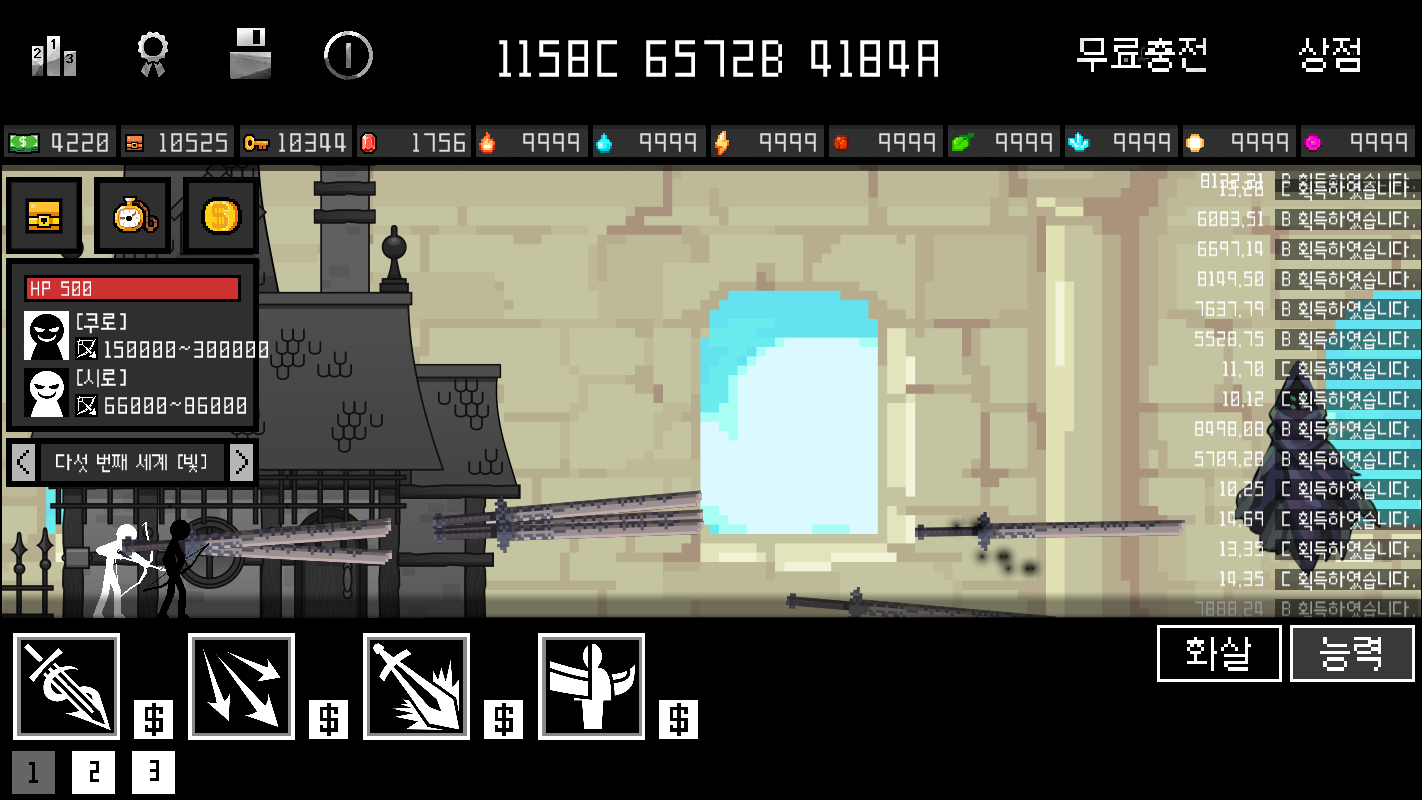1422x800 pixels.
Task: Open the pocket watch timer panel
Action: pyautogui.click(x=130, y=215)
